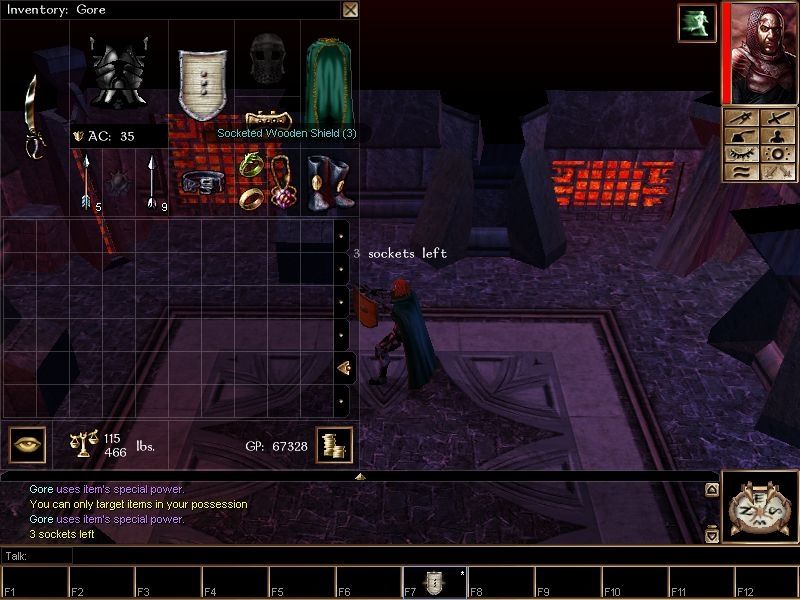Select the equipped boots
This screenshot has width=800, height=600.
coord(327,182)
